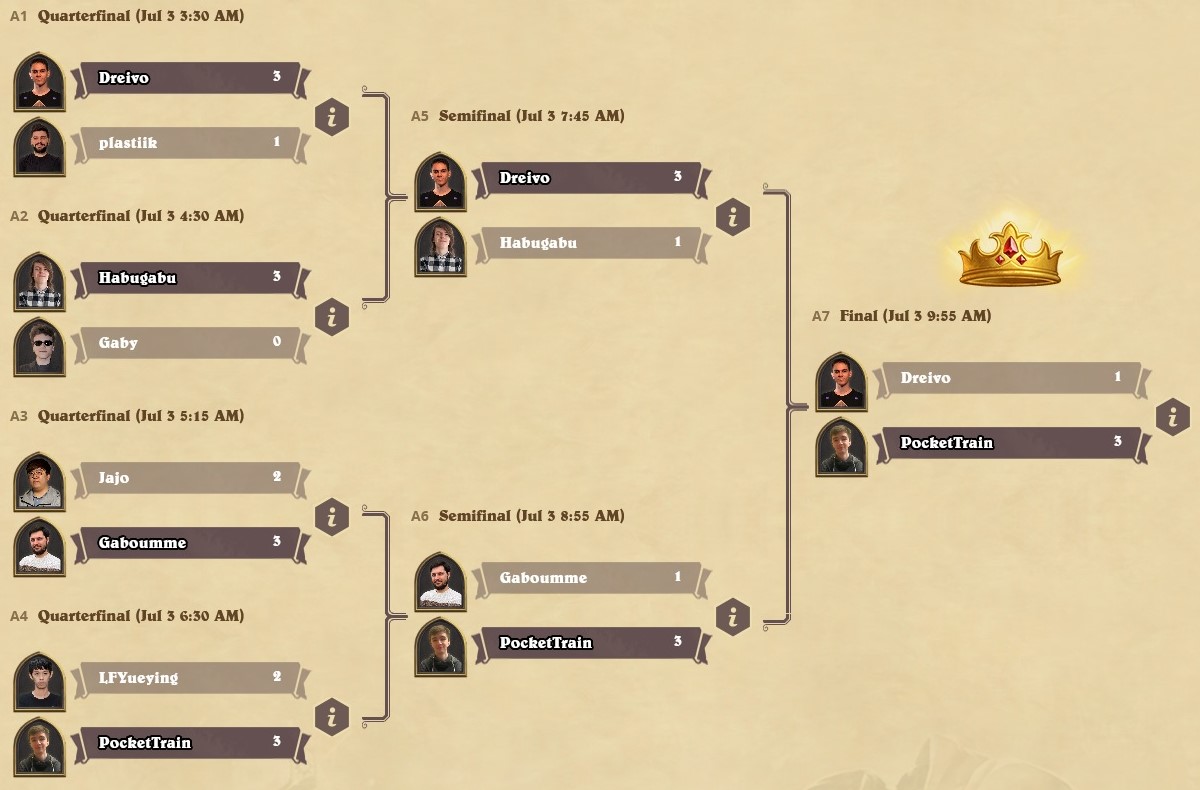The width and height of the screenshot is (1200, 790).
Task: Select plastiik in quarterfinal A1
Action: (187, 143)
